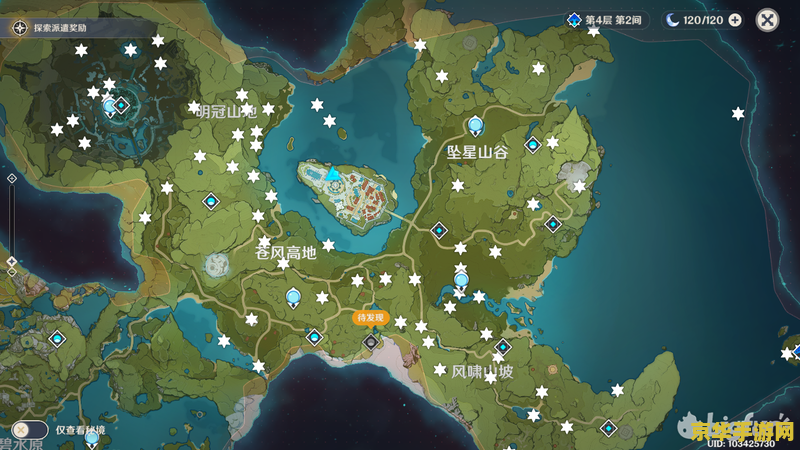Select the Statue of the Seven above 坠星山谷
800x450 pixels.
476,125
